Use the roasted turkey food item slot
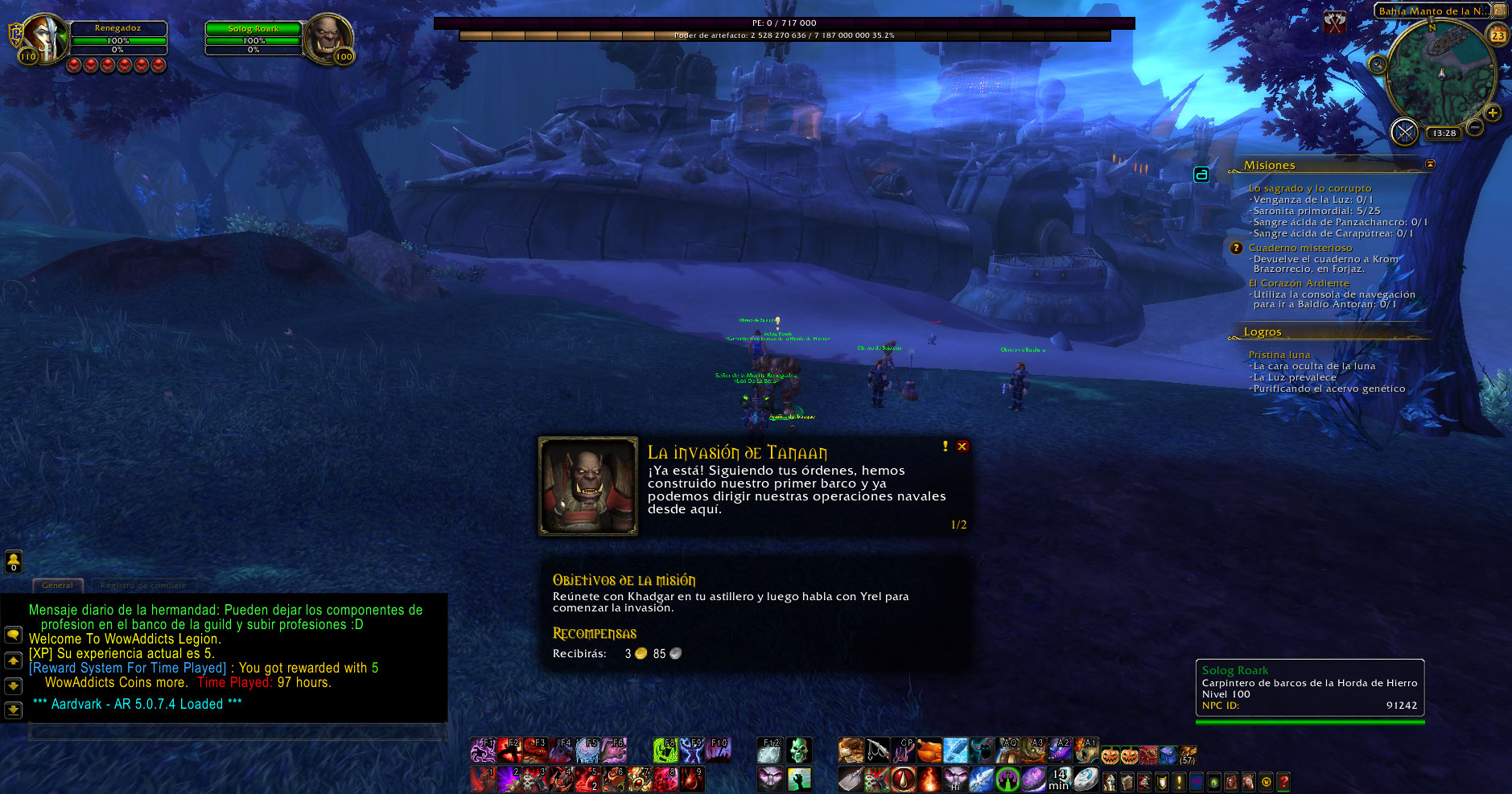 pyautogui.click(x=929, y=751)
